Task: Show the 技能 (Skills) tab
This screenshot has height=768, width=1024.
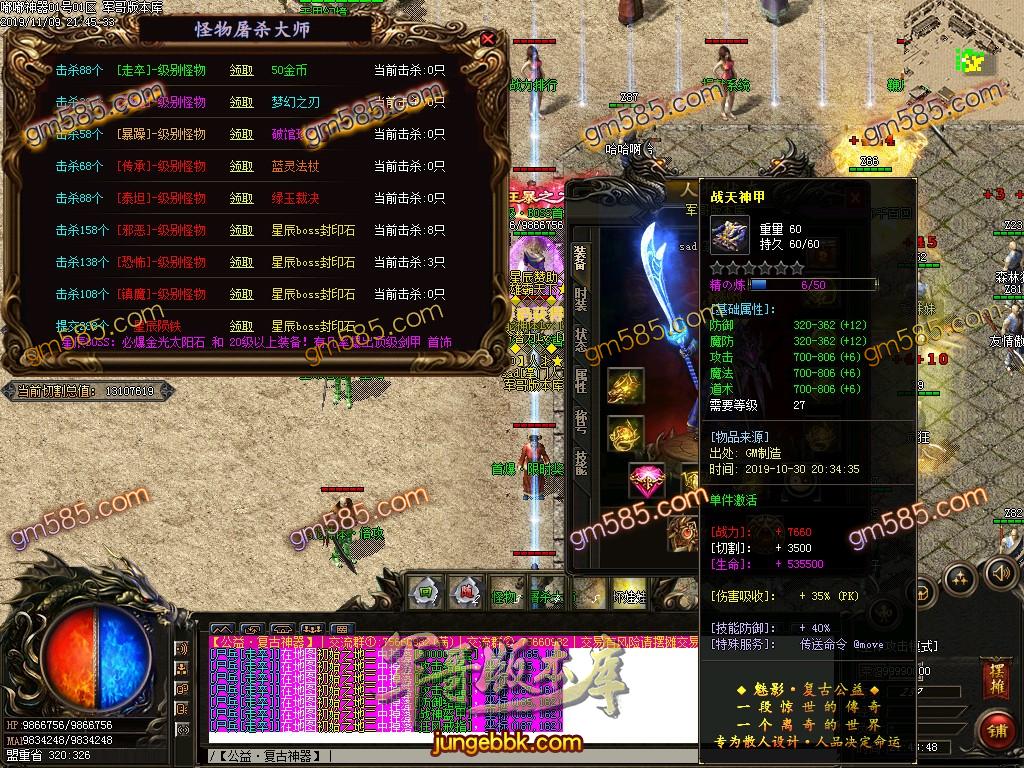Action: click(580, 460)
